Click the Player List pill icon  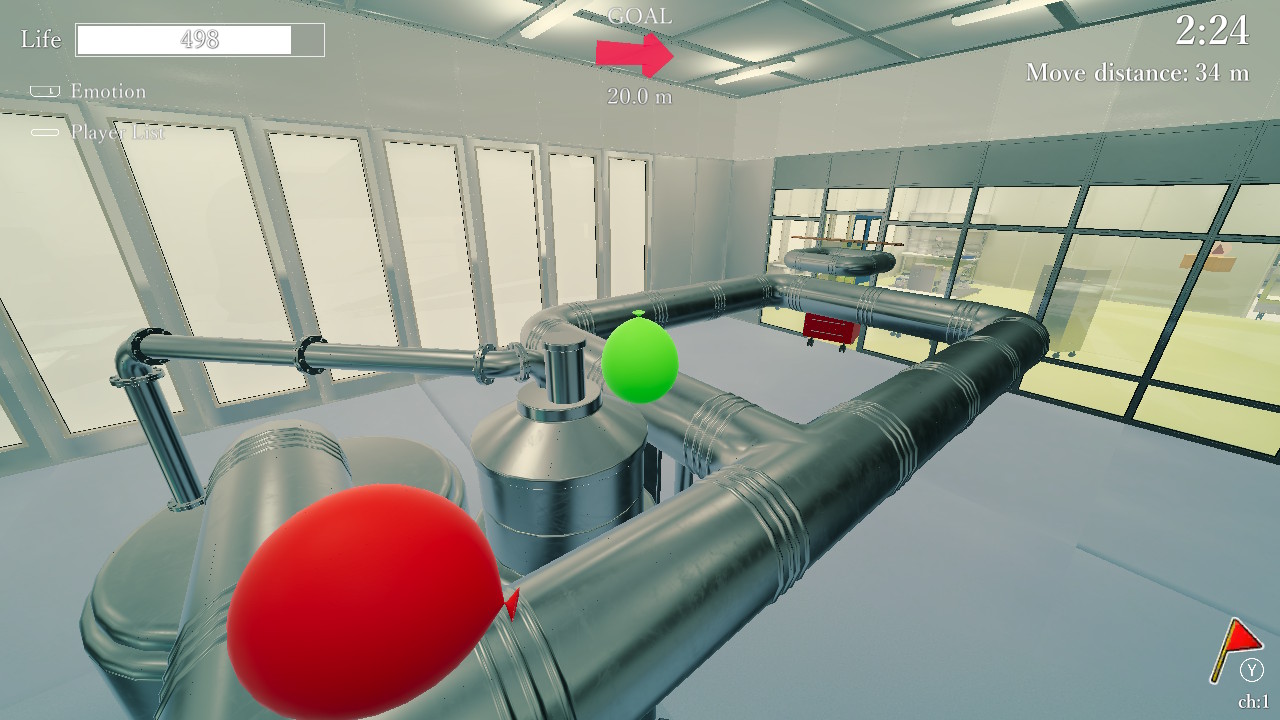tap(44, 131)
